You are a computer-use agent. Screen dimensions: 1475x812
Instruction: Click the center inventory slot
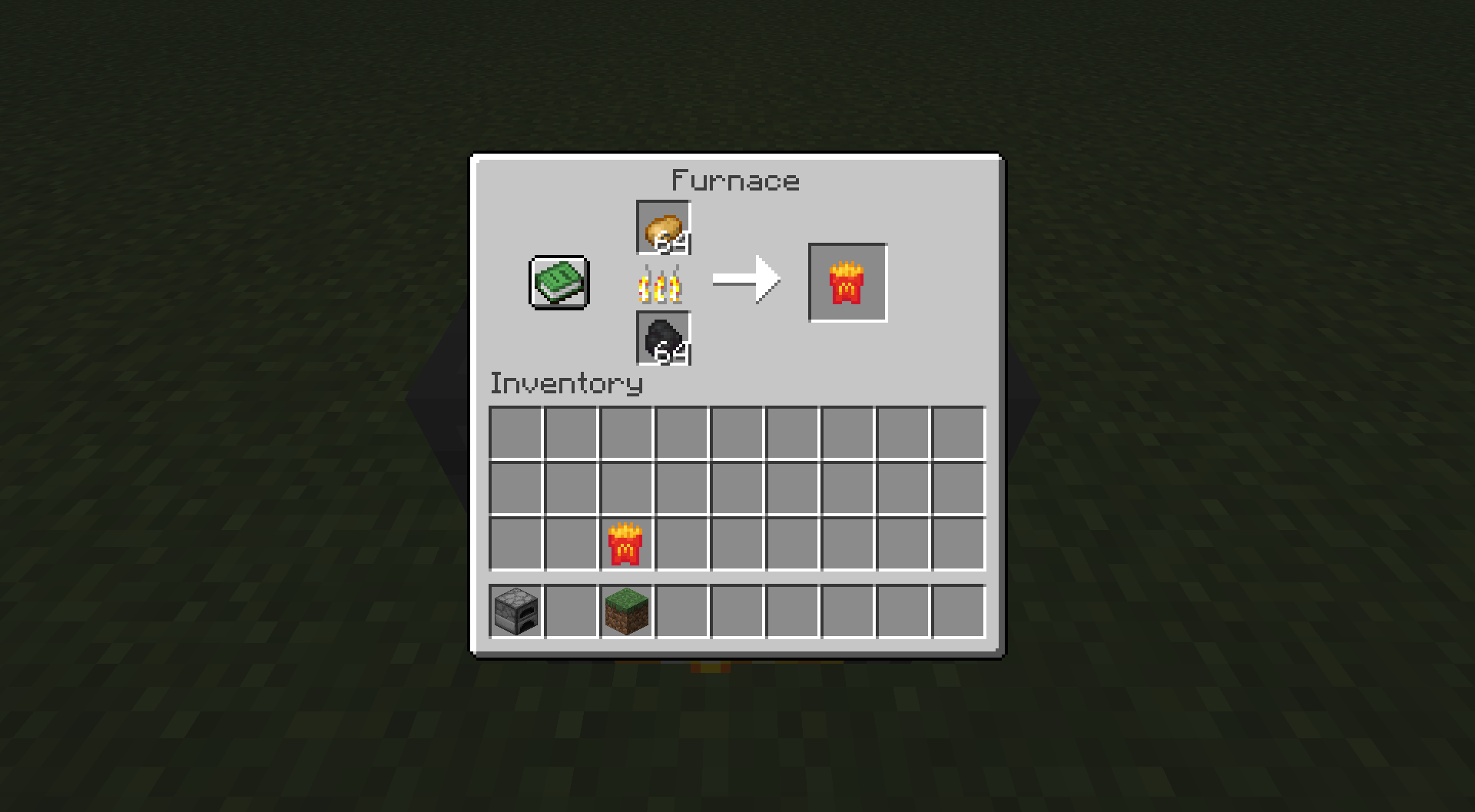coord(738,491)
